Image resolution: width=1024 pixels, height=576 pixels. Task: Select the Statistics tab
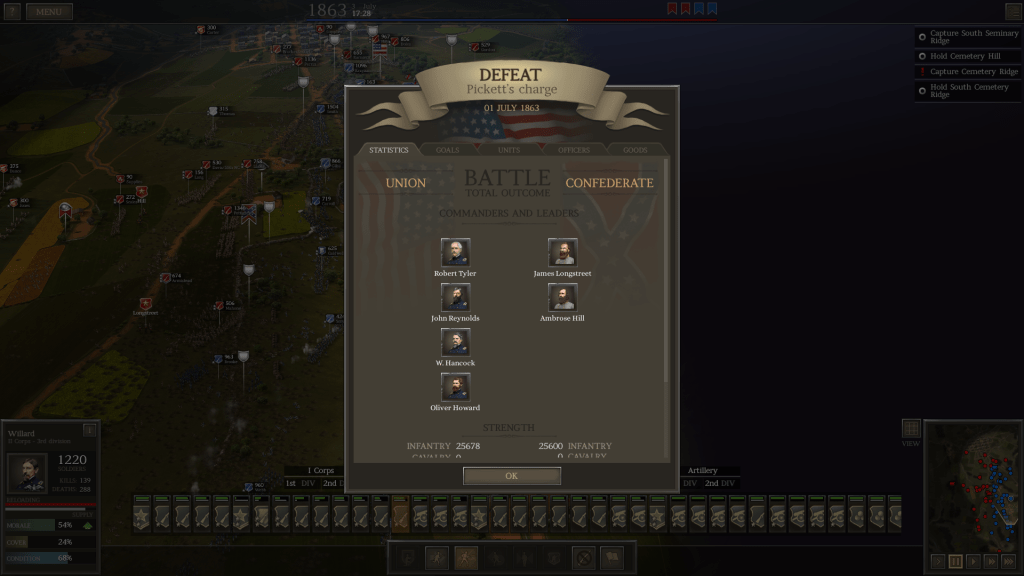pos(388,150)
